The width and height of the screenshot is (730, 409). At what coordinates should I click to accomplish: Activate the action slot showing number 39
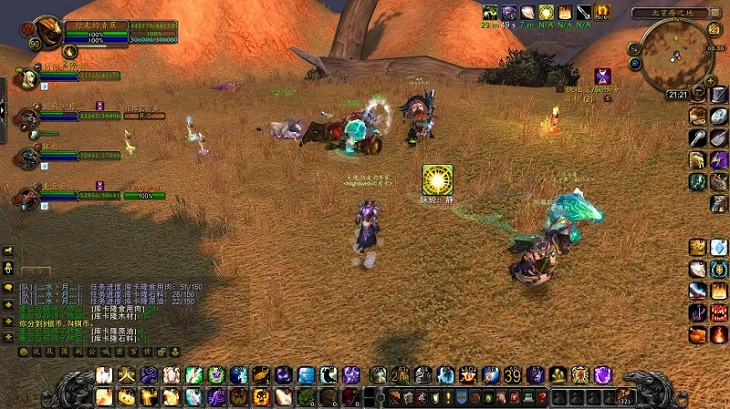click(512, 375)
